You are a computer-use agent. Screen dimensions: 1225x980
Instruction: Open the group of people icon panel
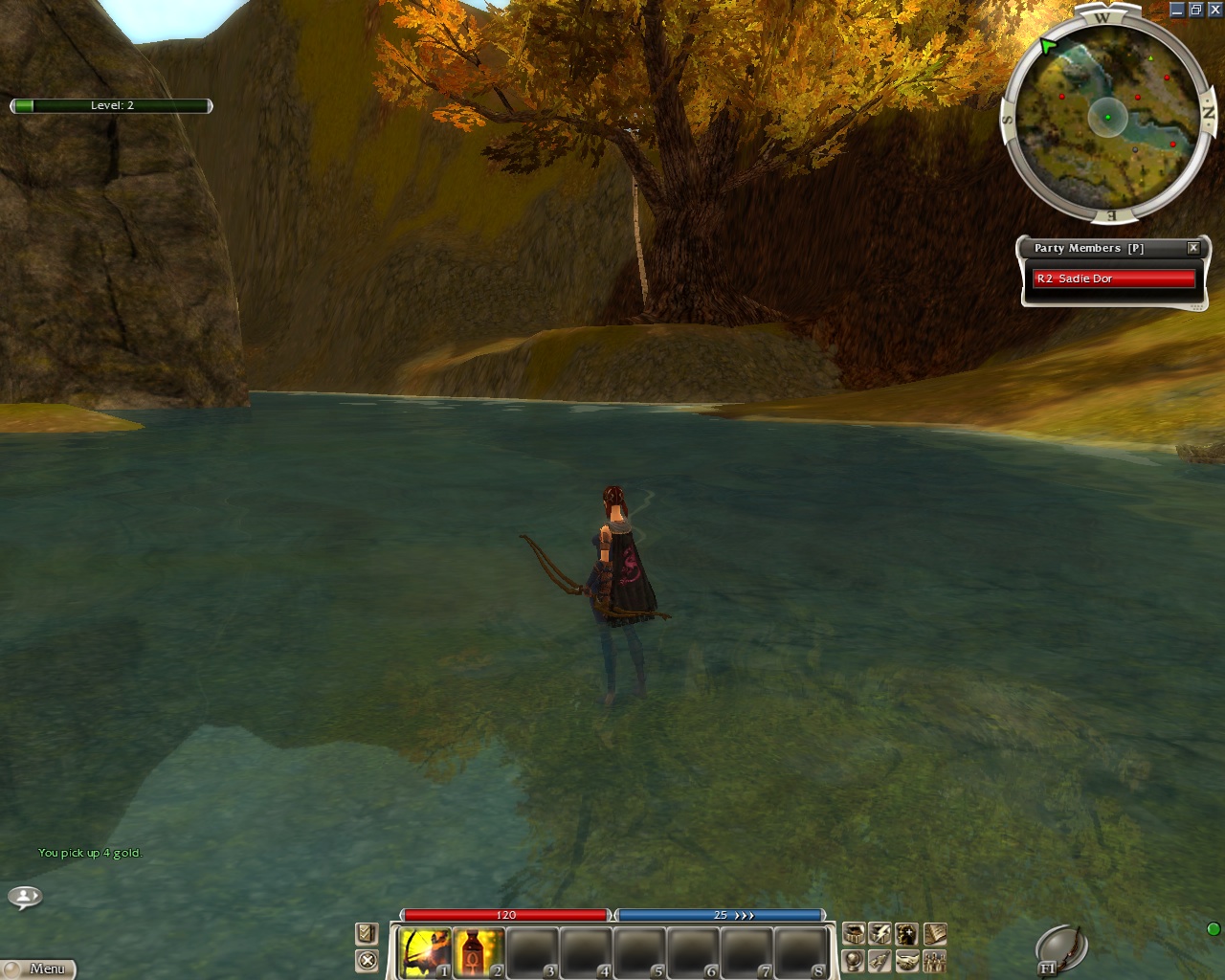tap(935, 961)
